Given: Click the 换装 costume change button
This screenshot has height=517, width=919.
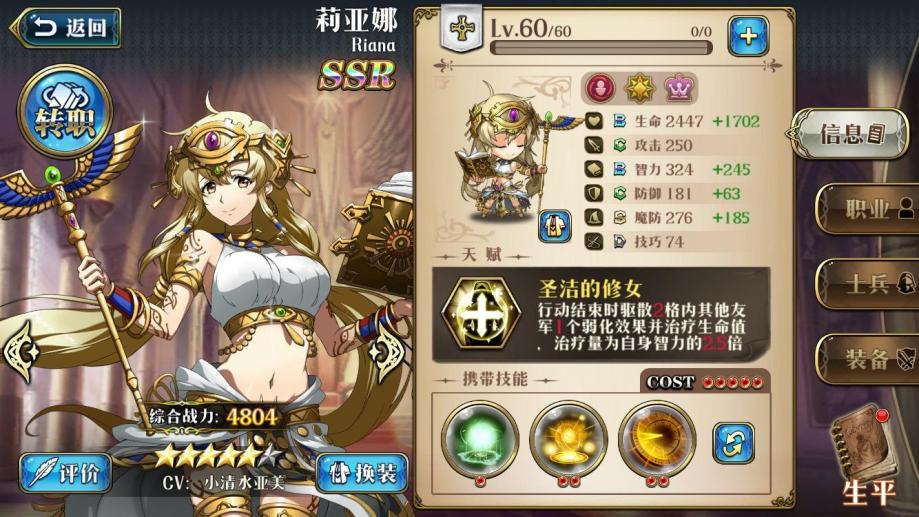Looking at the screenshot, I should click(361, 473).
